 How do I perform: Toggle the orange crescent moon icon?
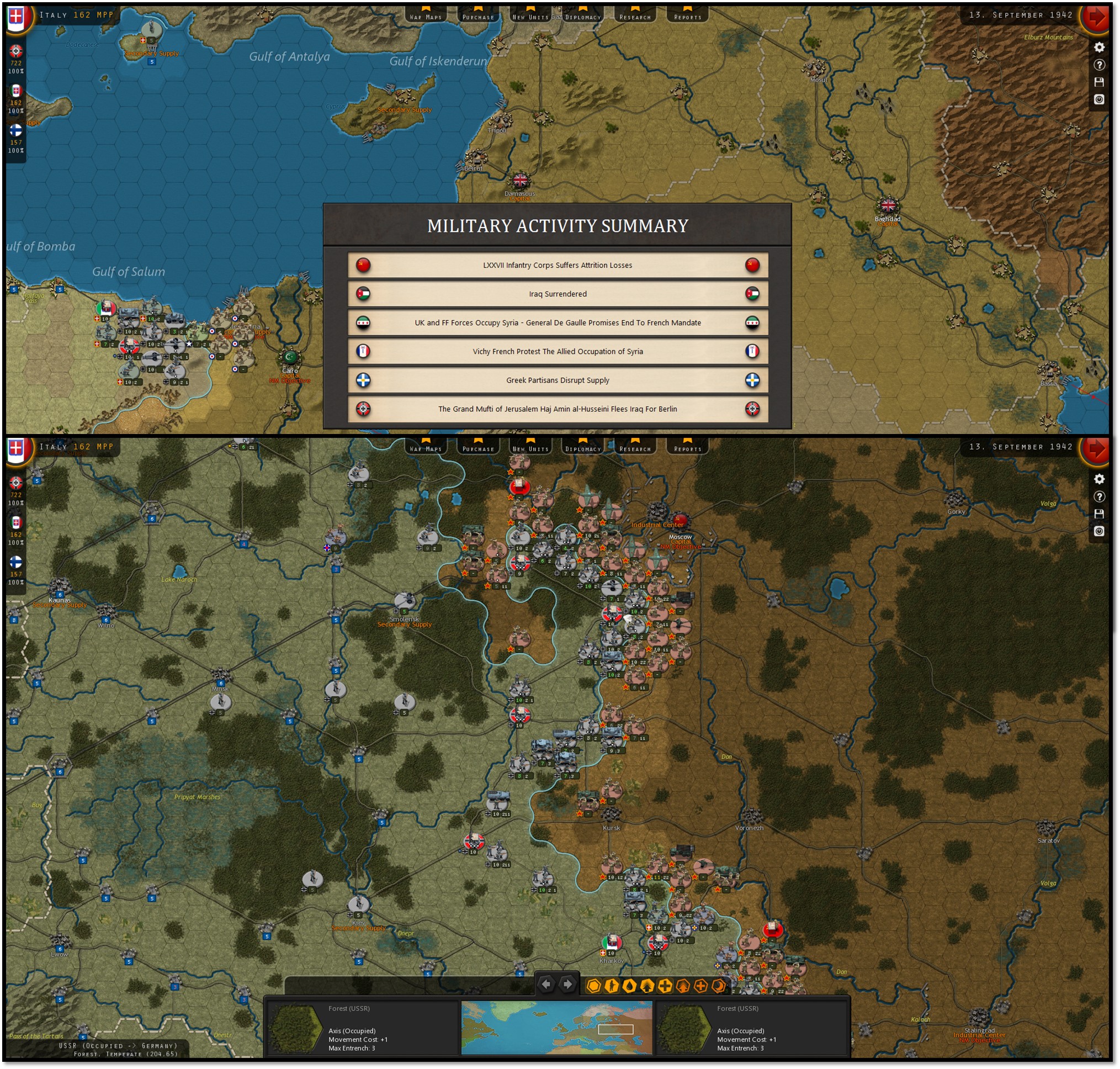coord(719,986)
